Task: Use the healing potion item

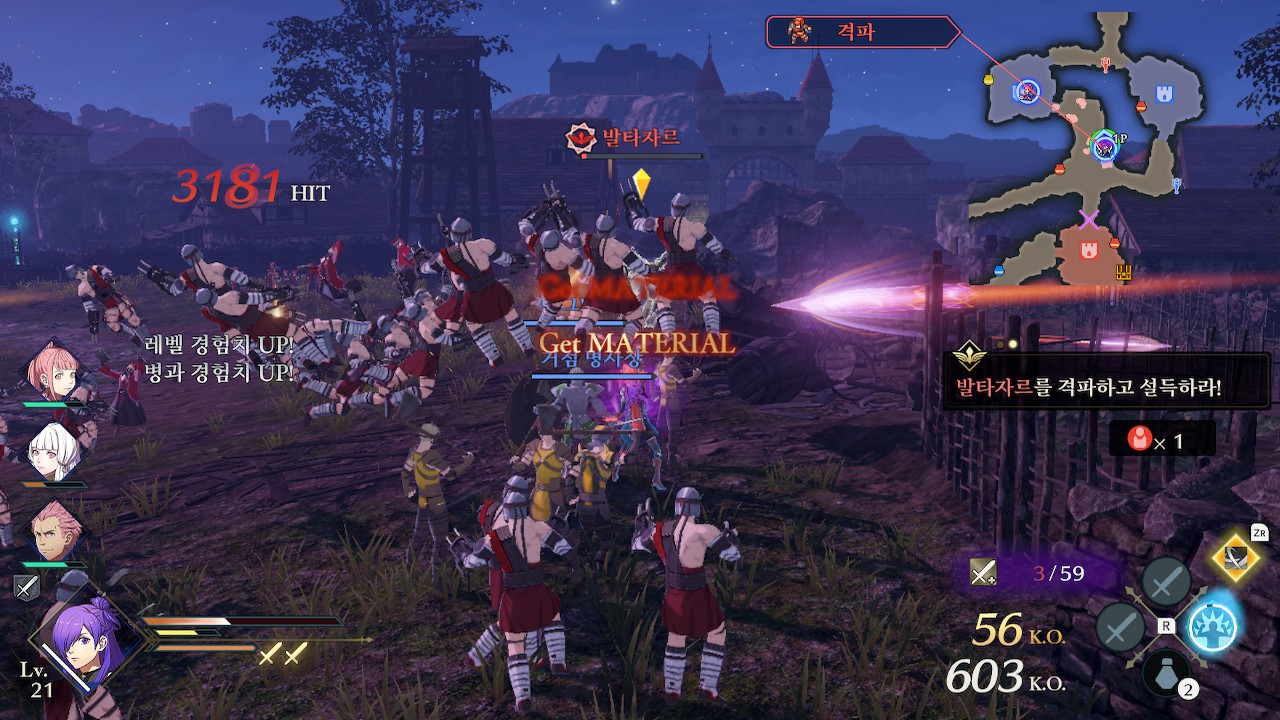Action: [1166, 671]
